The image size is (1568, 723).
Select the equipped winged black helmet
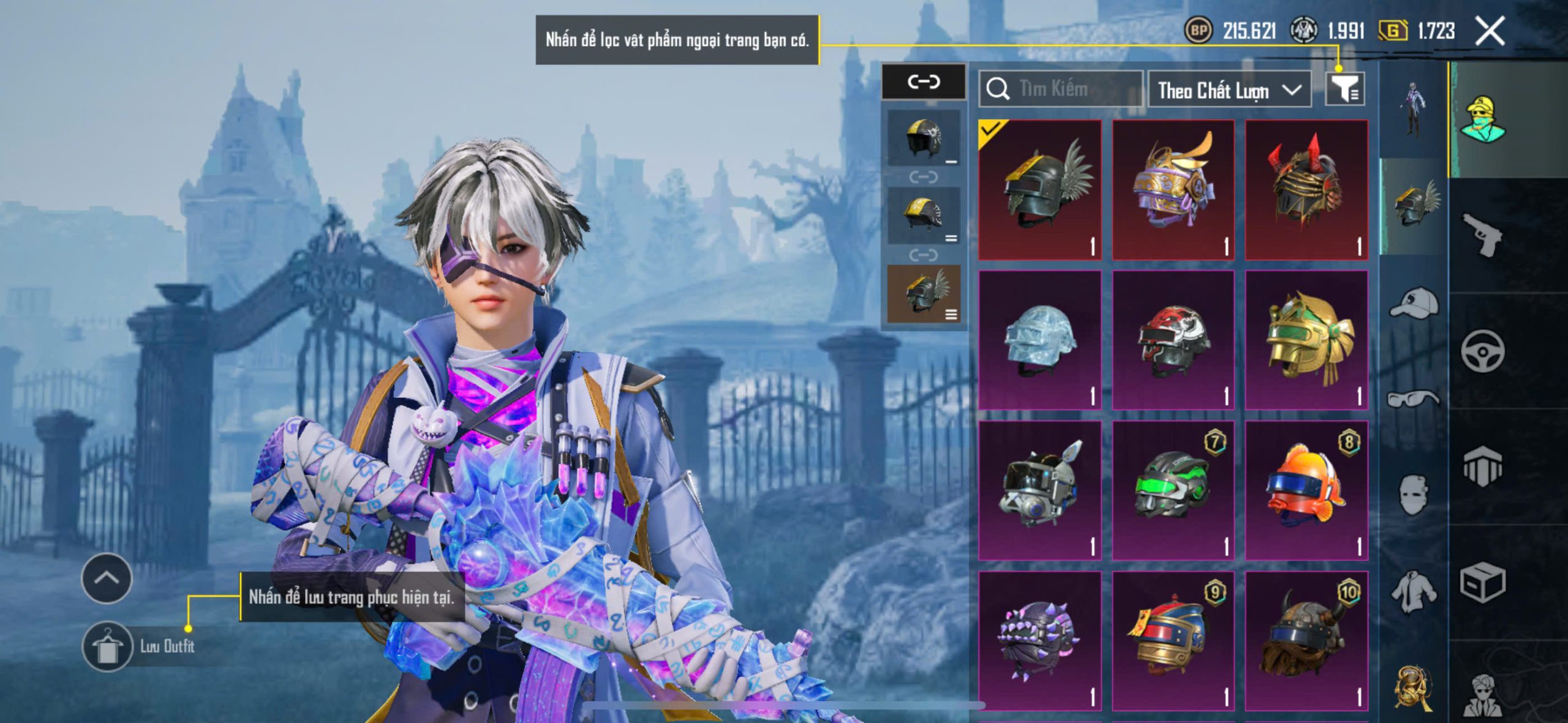pos(1040,190)
